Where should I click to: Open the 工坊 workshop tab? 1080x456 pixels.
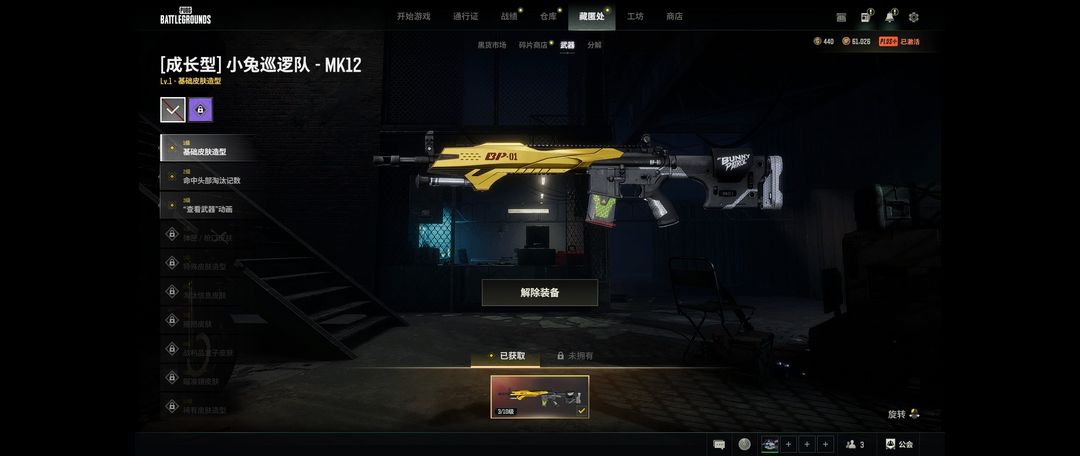point(635,16)
